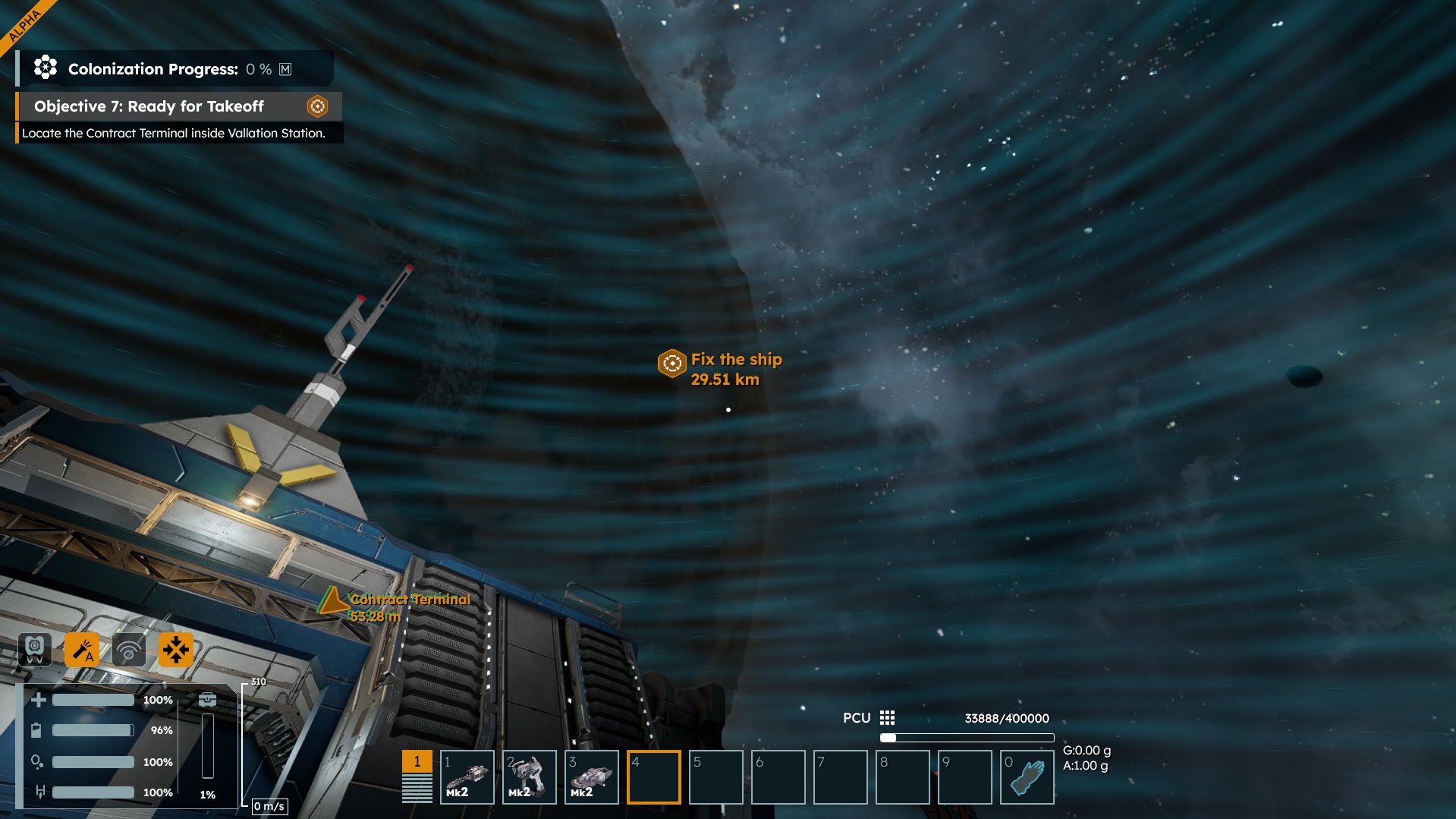Click the Fix the ship waypoint marker
Image resolution: width=1456 pixels, height=819 pixels.
point(671,364)
